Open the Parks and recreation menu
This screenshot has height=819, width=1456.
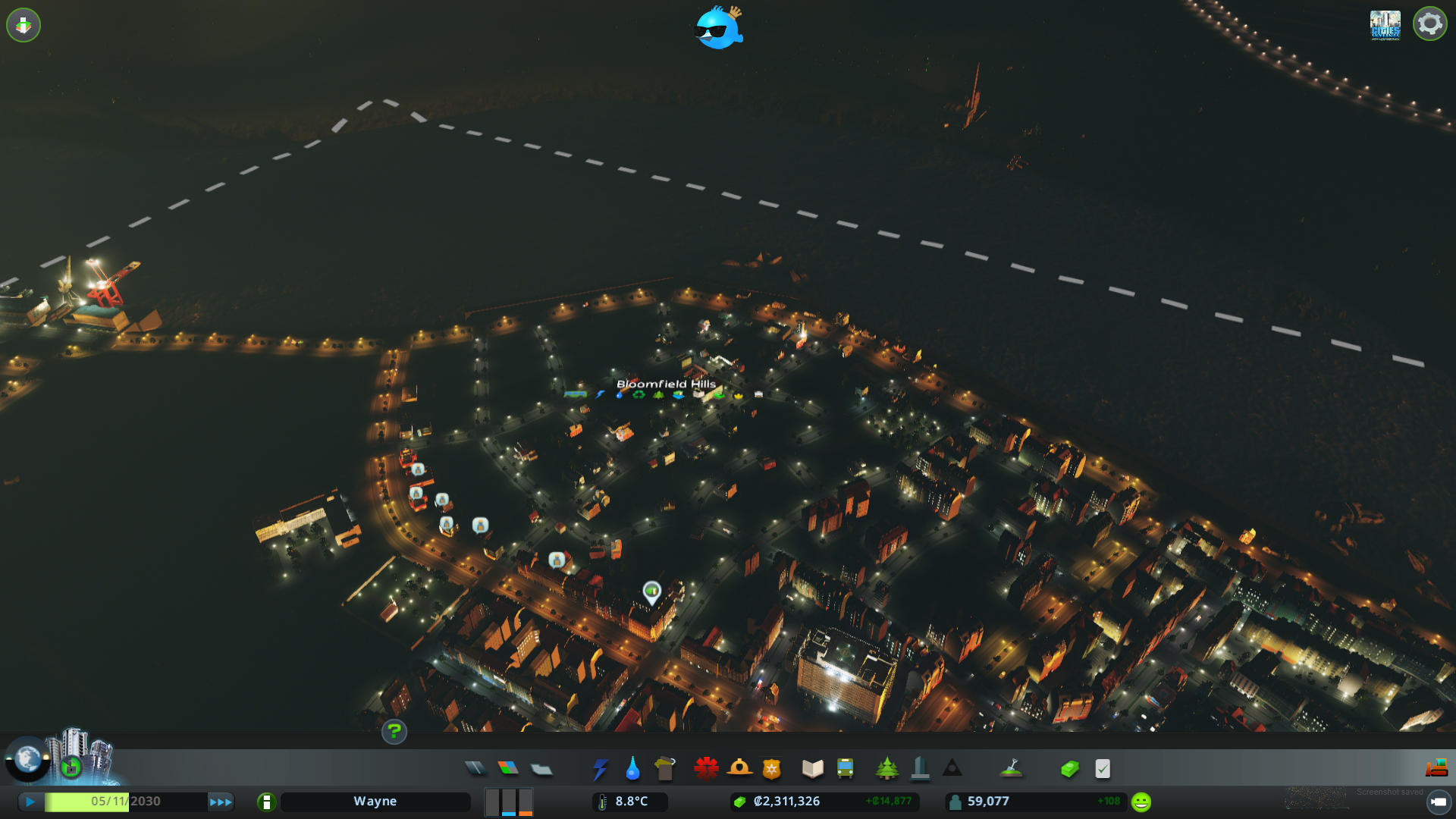pos(888,768)
